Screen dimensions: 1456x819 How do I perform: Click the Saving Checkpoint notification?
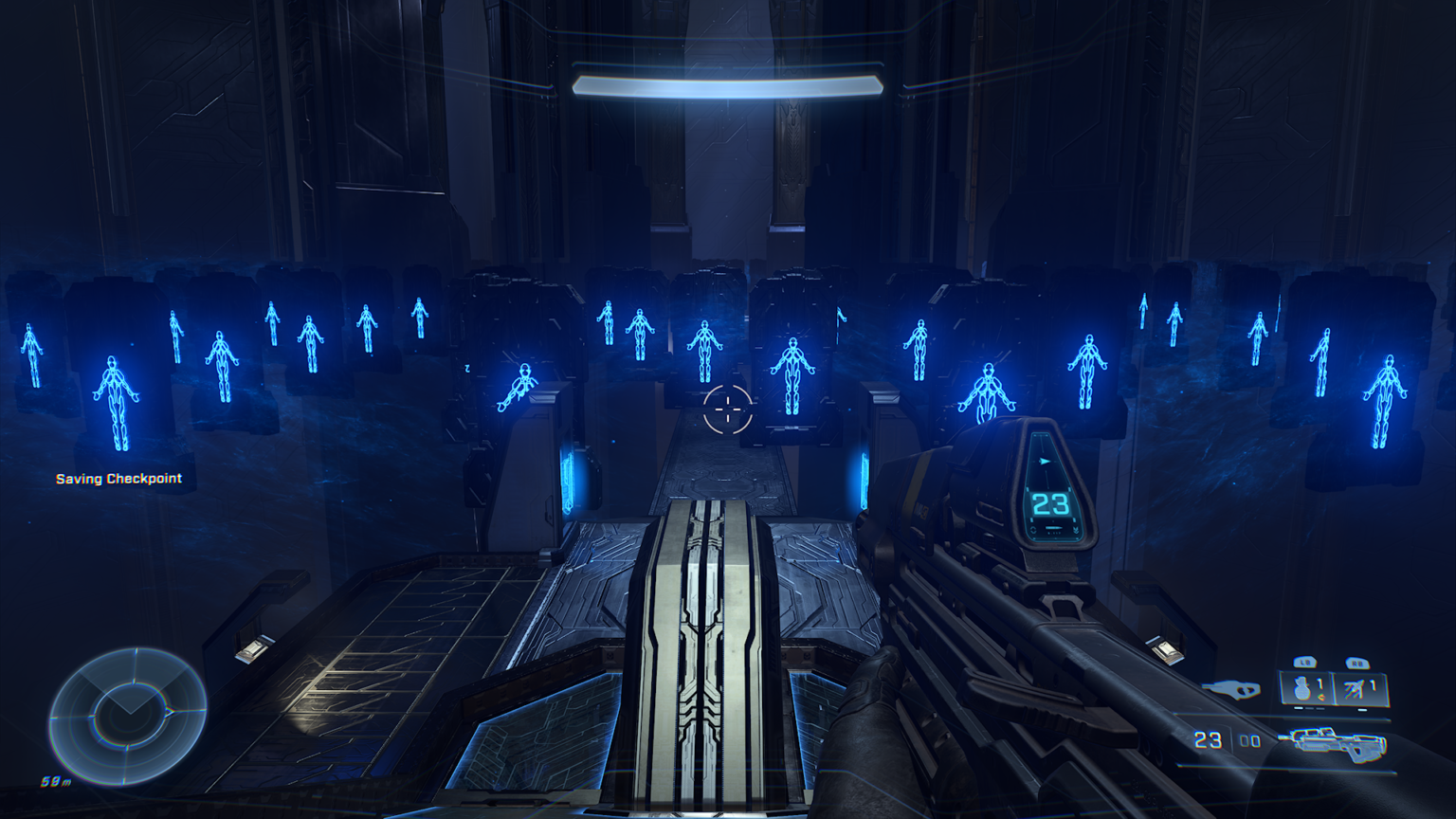pyautogui.click(x=118, y=479)
